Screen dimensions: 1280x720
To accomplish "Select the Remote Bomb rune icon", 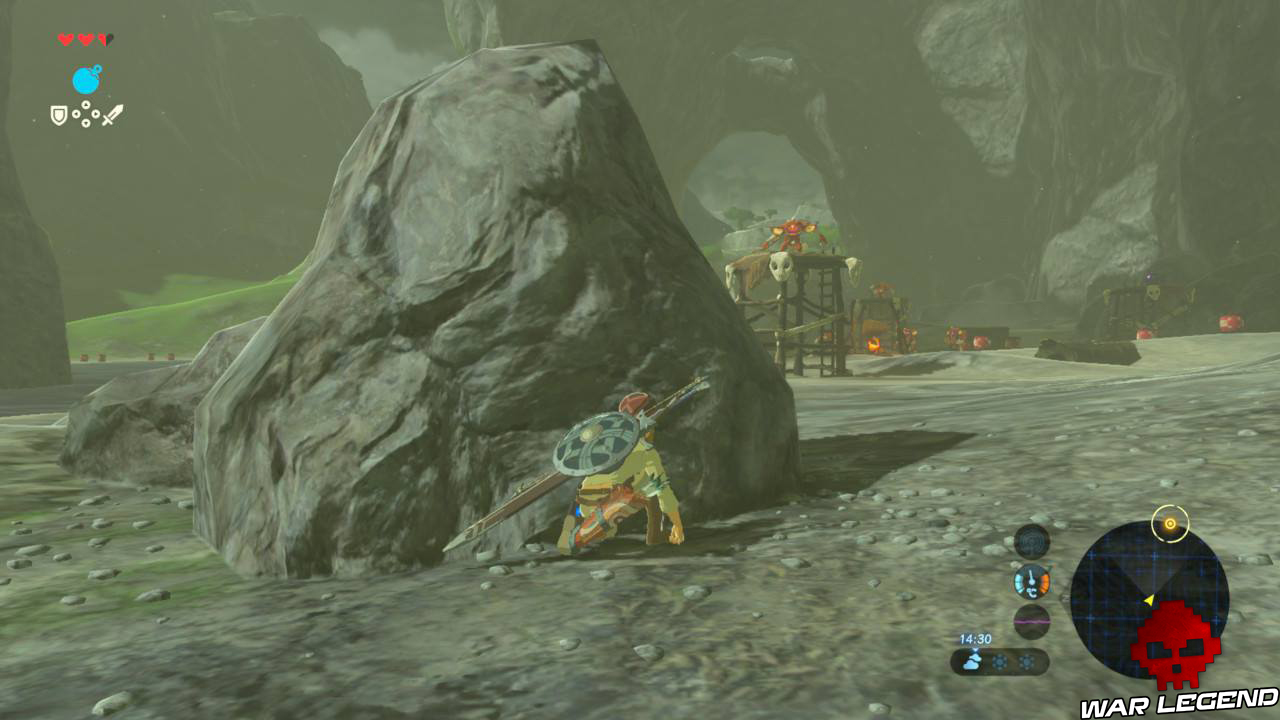I will coord(86,79).
